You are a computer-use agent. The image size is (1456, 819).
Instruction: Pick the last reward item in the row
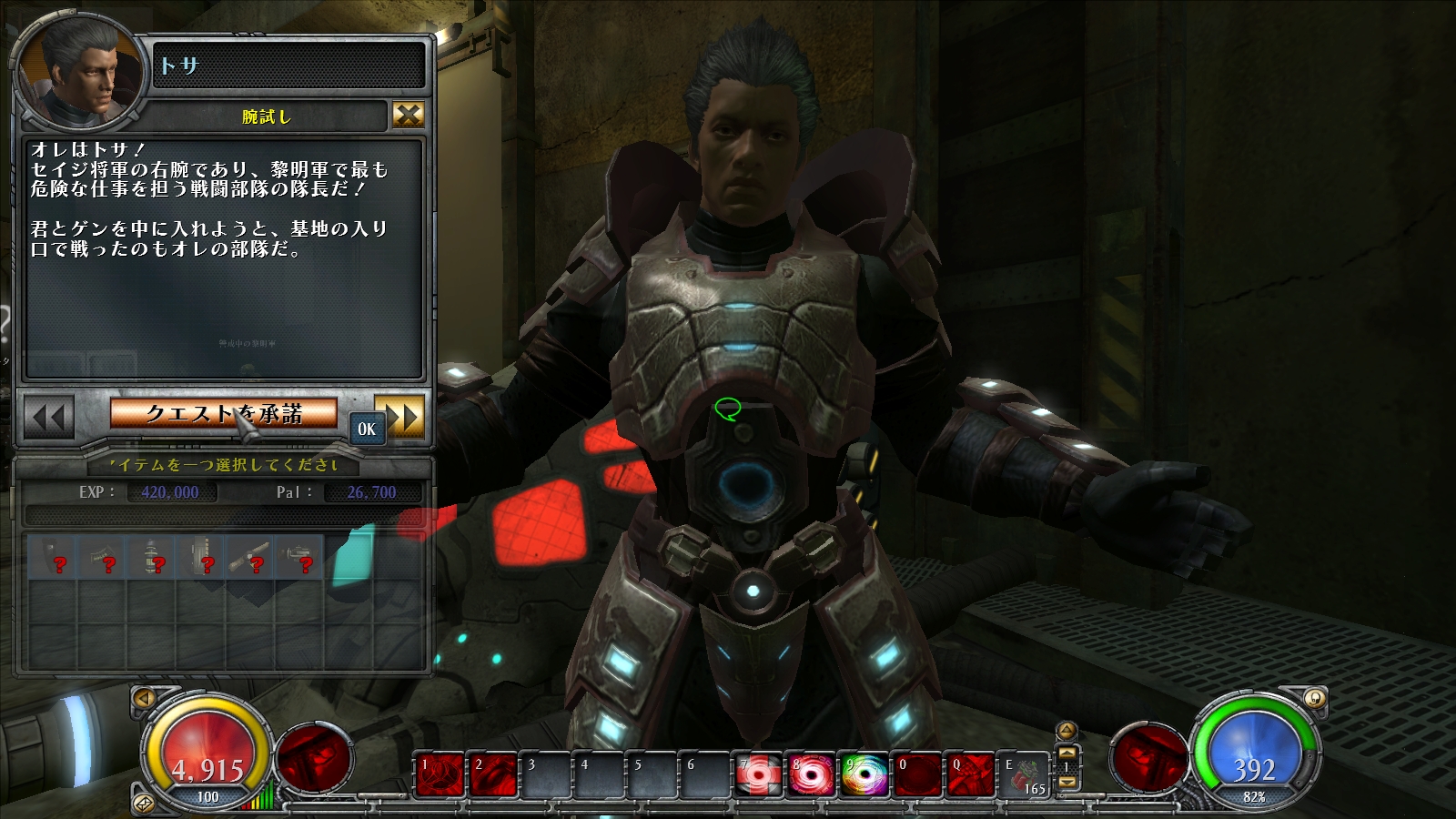[299, 557]
